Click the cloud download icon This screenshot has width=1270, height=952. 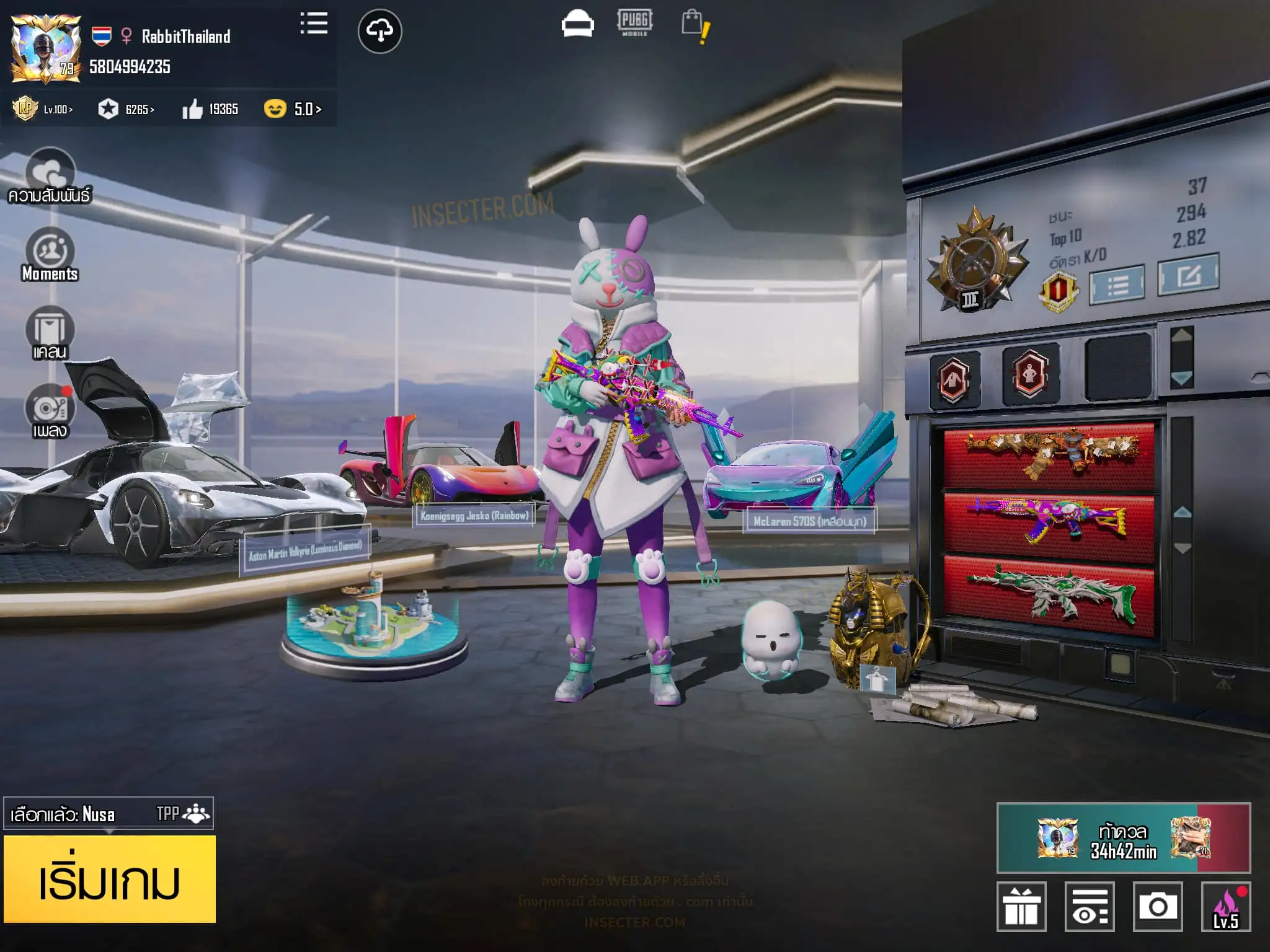(380, 31)
